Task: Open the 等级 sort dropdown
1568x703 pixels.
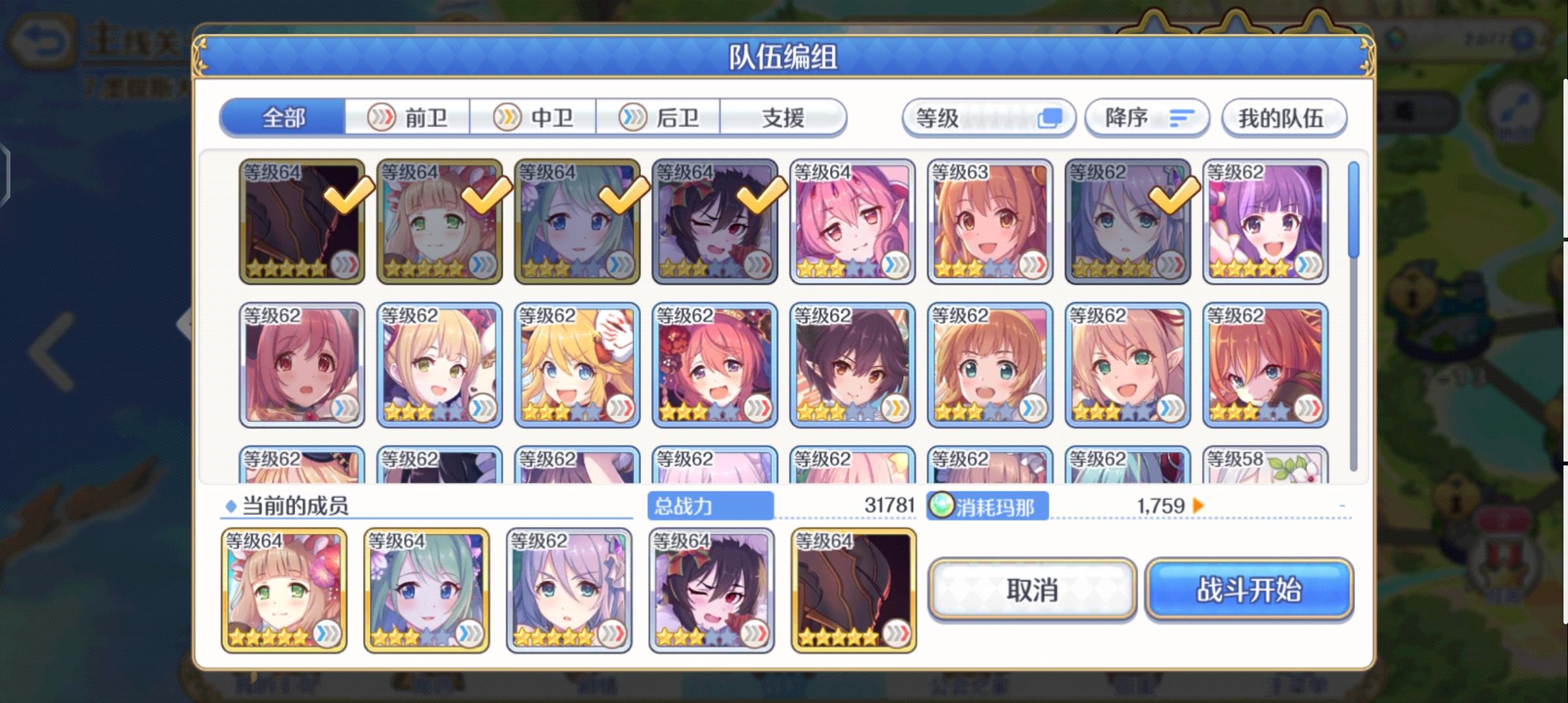Action: 988,117
